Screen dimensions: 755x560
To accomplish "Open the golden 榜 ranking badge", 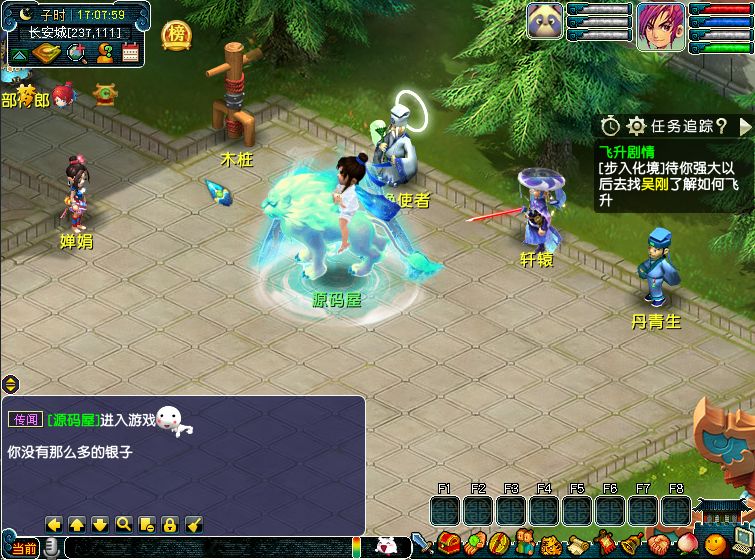I will pyautogui.click(x=177, y=34).
